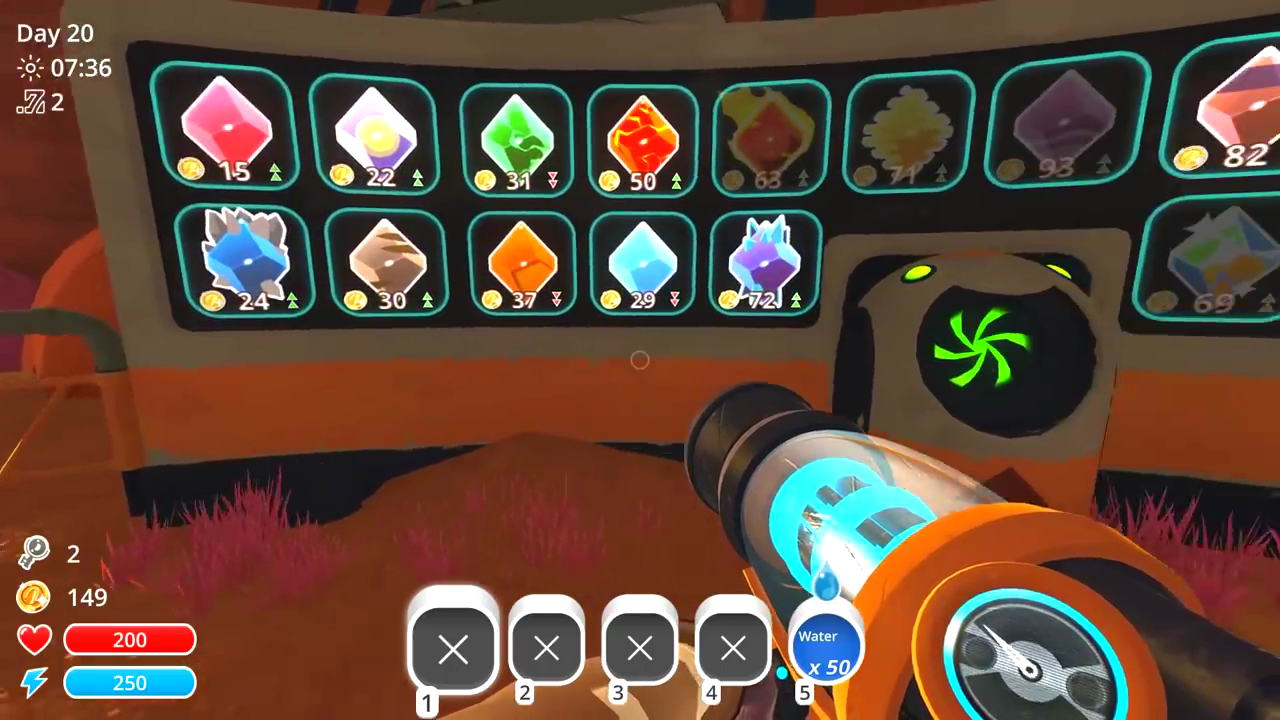Click the grayed-out Honey plort priced 71

[x=908, y=130]
